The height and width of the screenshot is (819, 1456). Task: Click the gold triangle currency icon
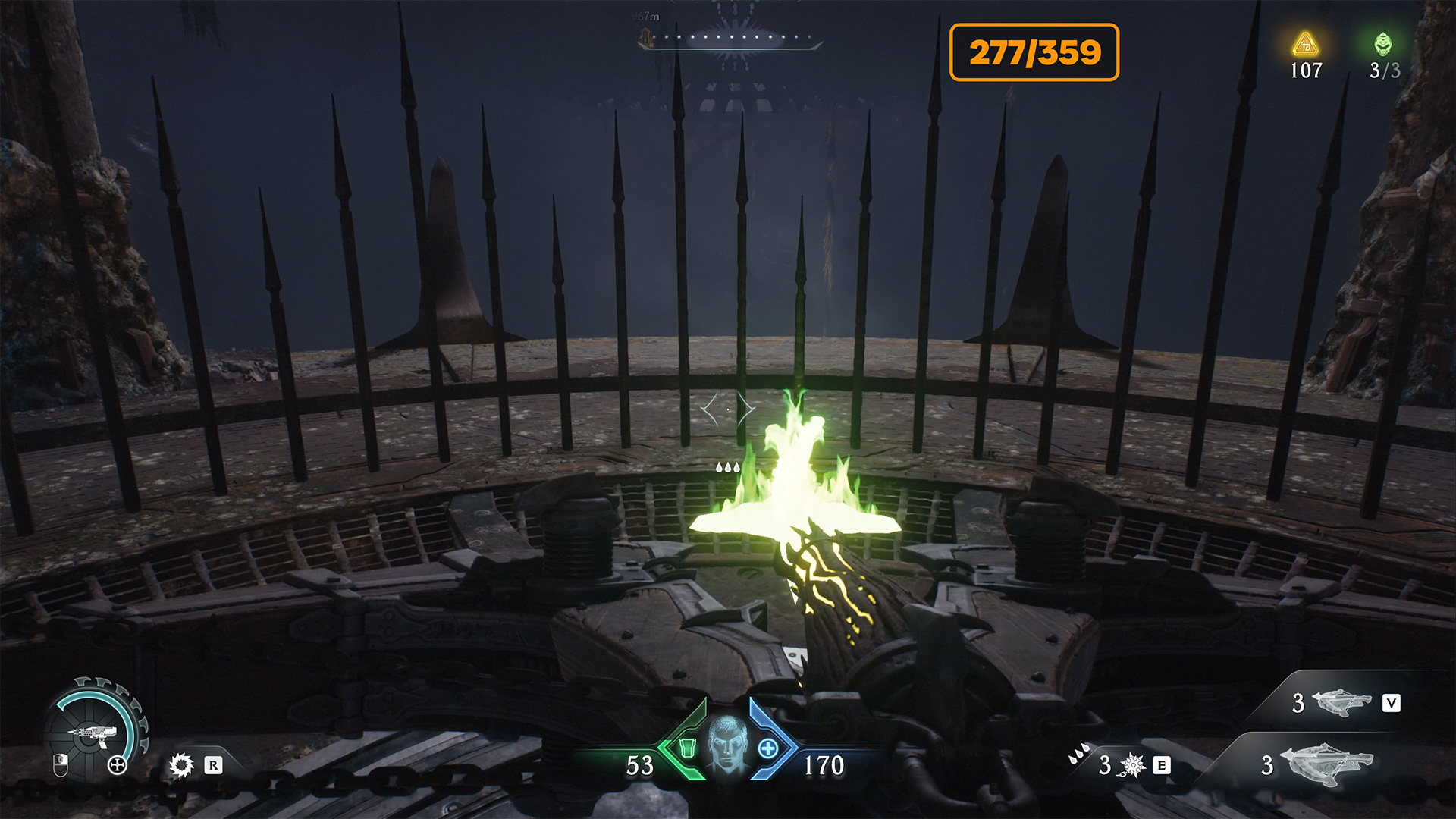click(x=1305, y=44)
